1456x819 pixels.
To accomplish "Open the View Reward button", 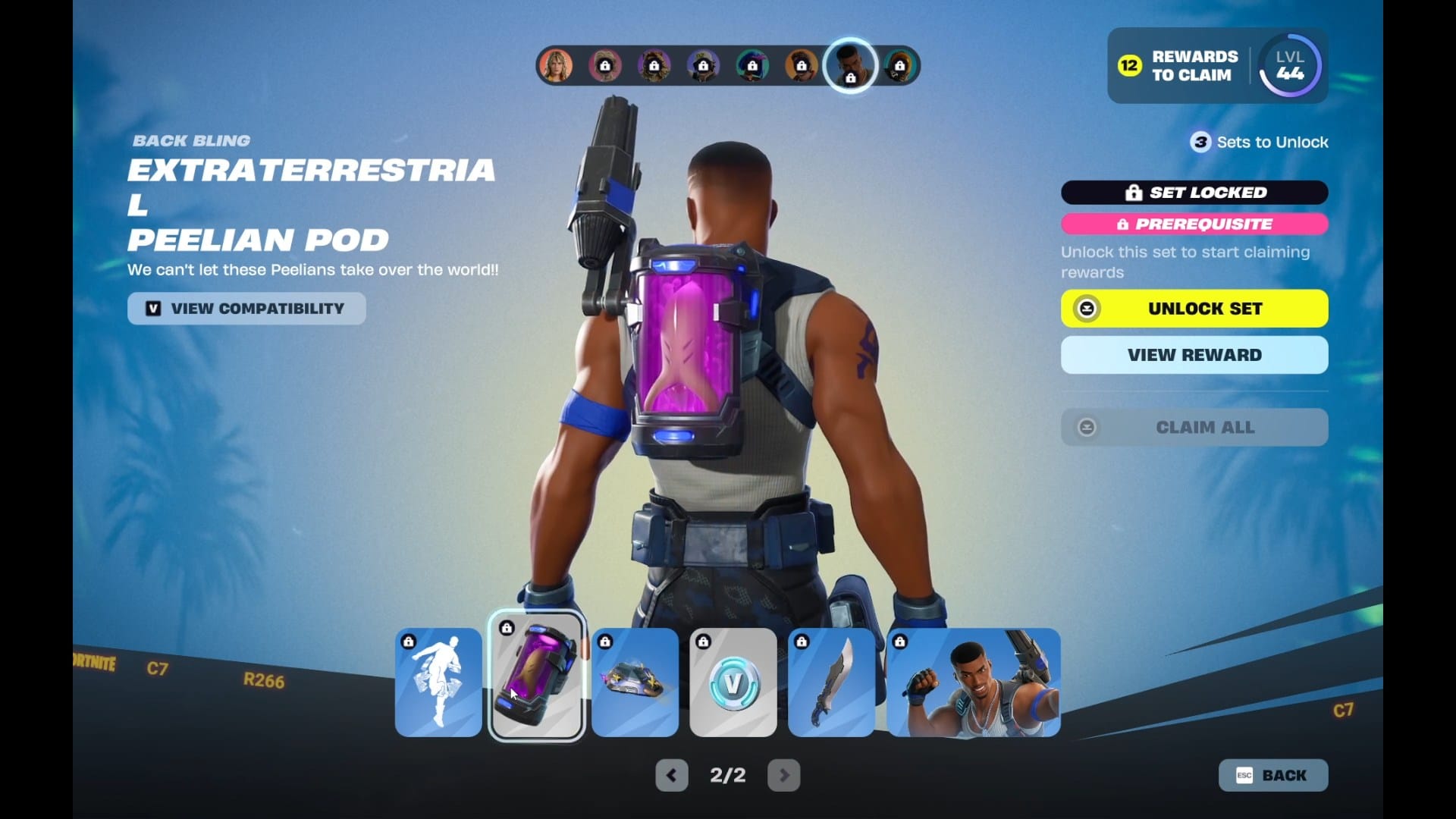I will pyautogui.click(x=1194, y=355).
